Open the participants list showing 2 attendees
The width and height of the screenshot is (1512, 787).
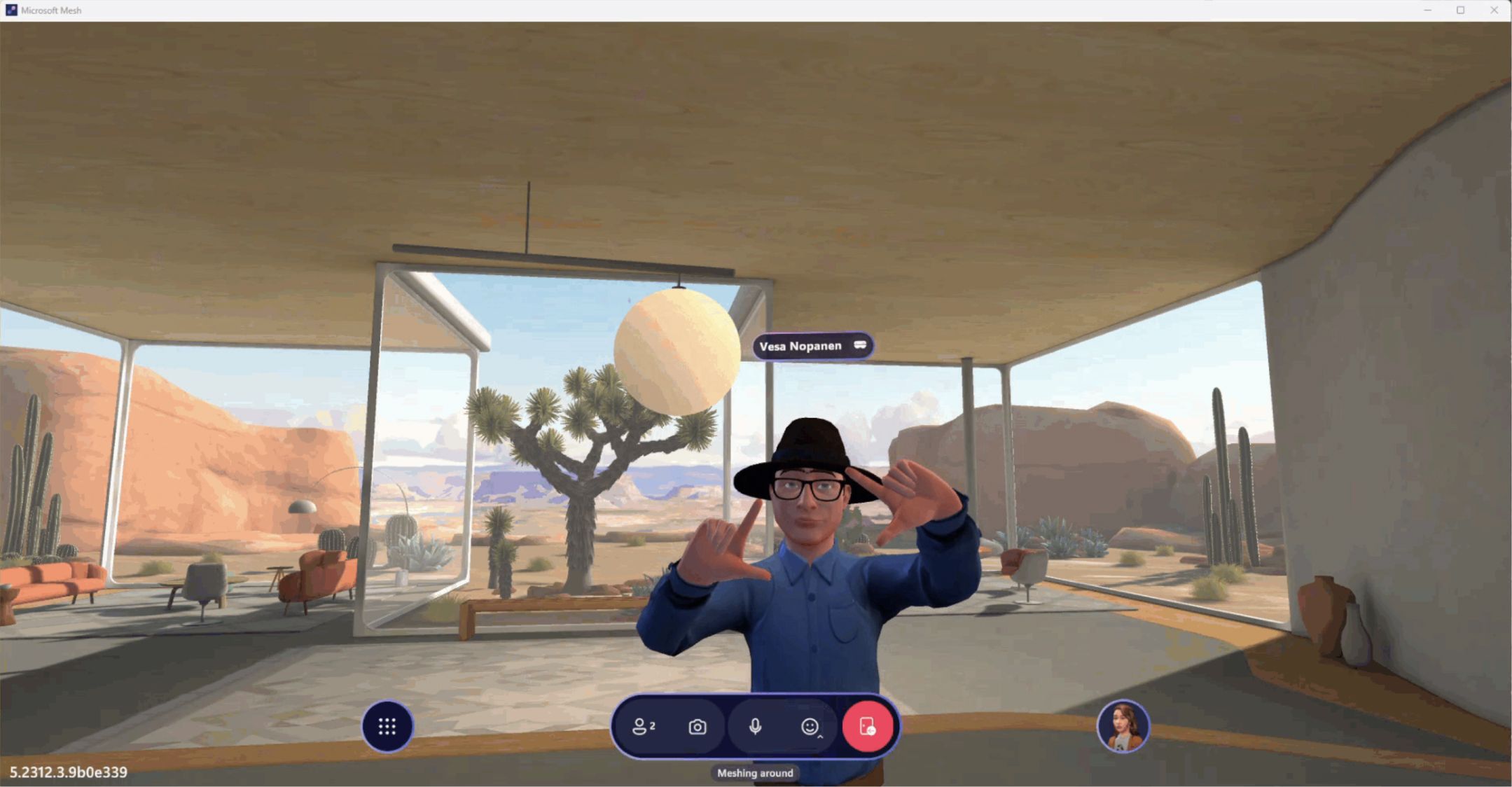(x=642, y=727)
